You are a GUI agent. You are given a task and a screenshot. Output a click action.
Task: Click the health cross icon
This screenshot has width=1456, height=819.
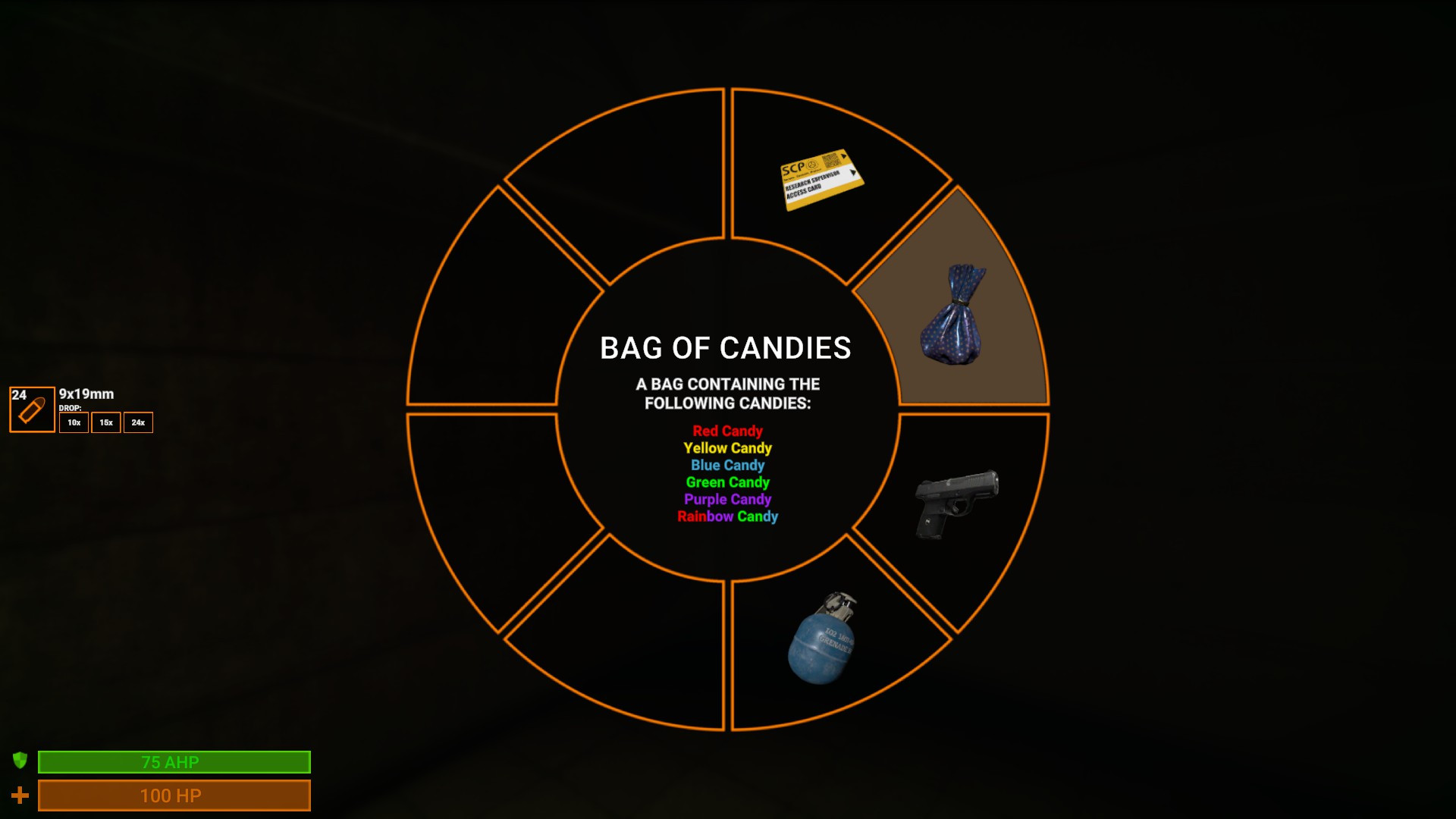point(20,796)
